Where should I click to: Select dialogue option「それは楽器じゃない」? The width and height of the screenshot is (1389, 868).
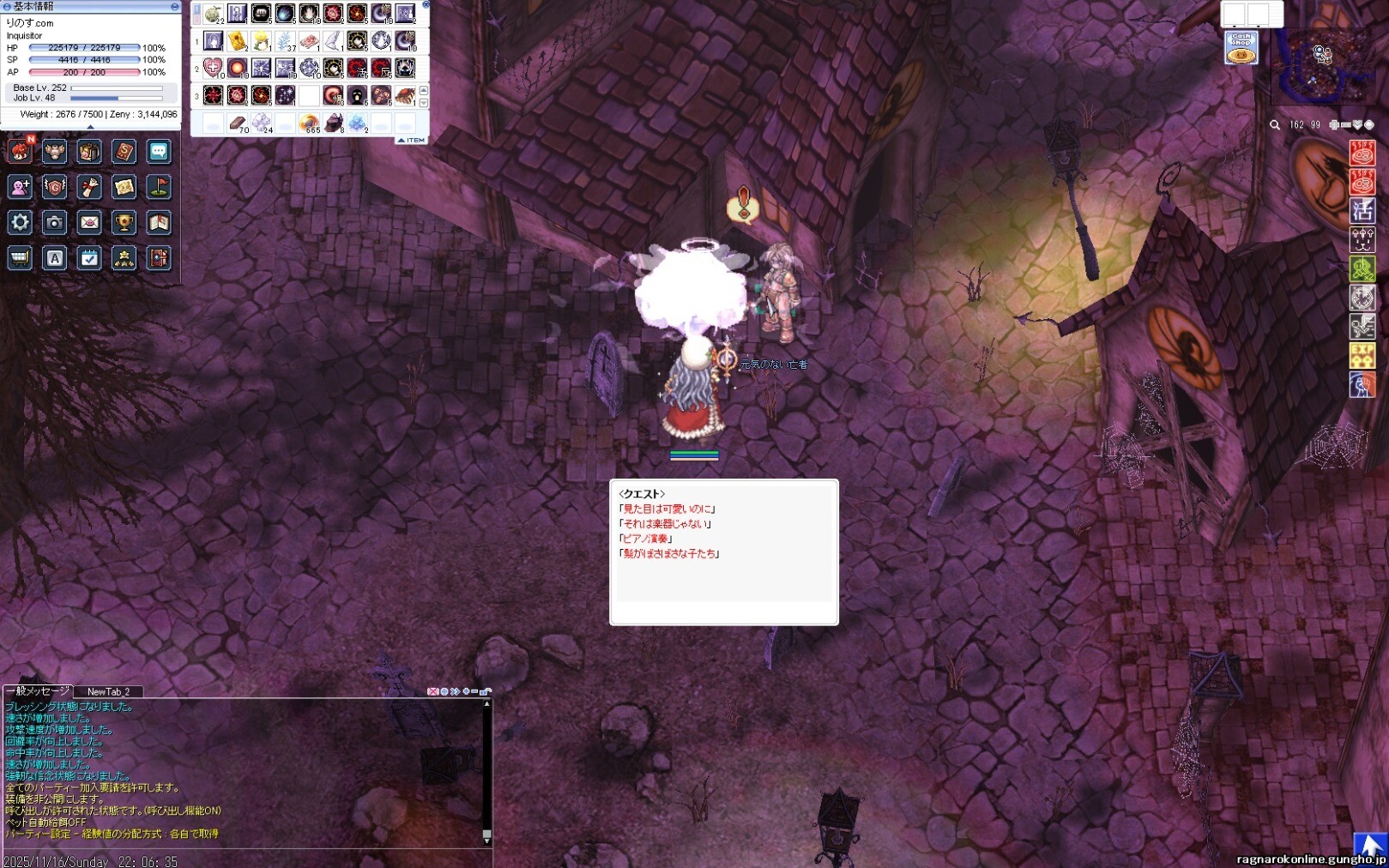(667, 524)
